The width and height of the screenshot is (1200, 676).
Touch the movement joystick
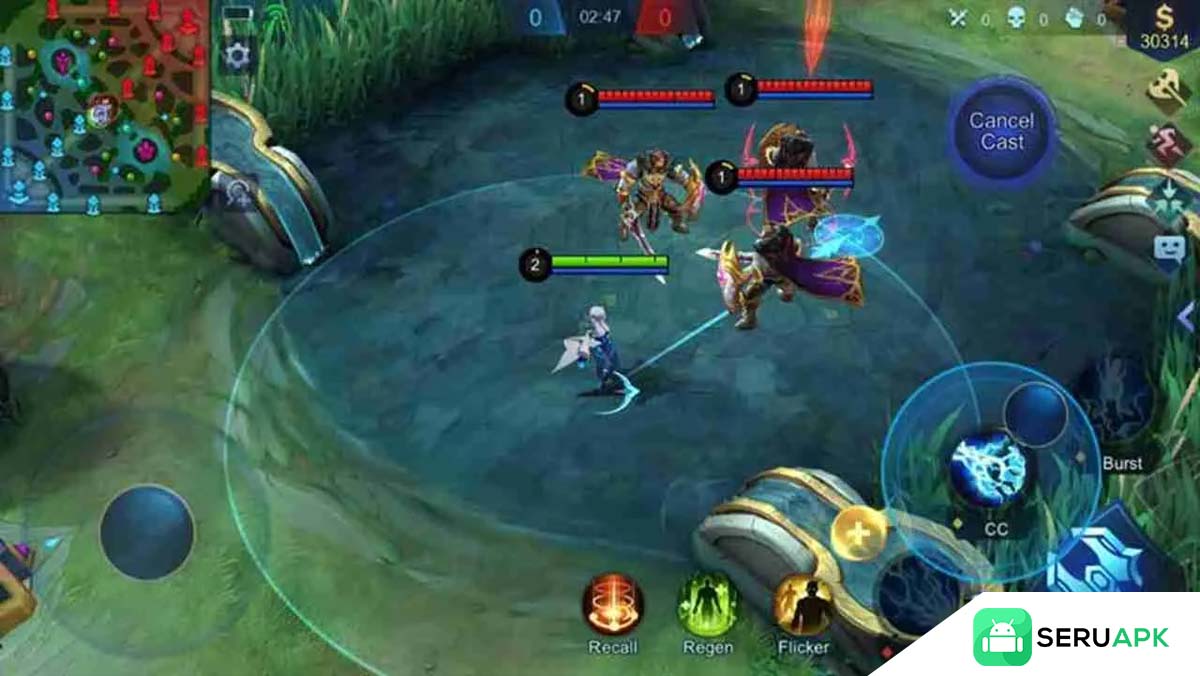coord(147,532)
